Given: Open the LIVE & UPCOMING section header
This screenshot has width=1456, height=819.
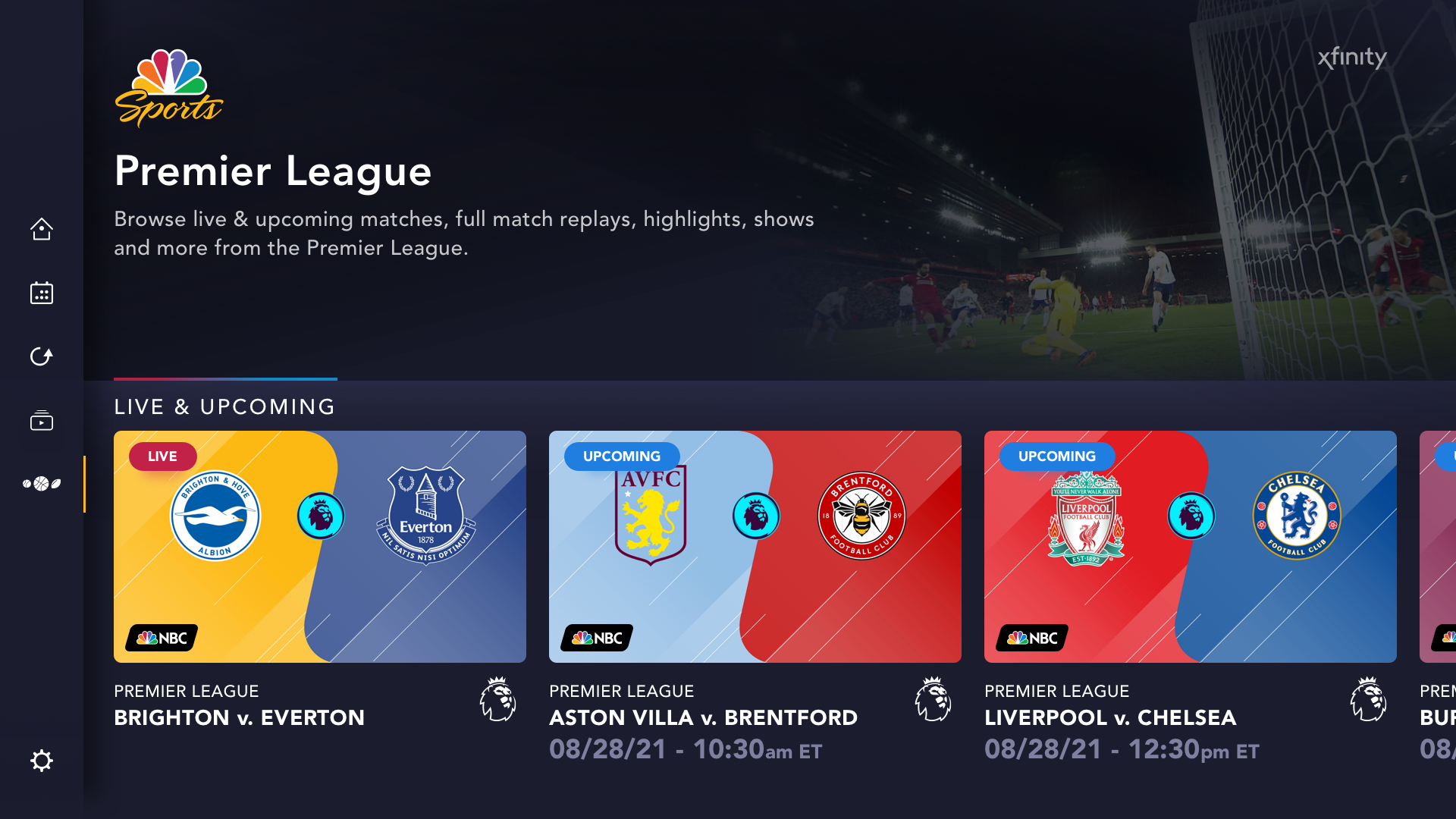Looking at the screenshot, I should click(x=224, y=407).
